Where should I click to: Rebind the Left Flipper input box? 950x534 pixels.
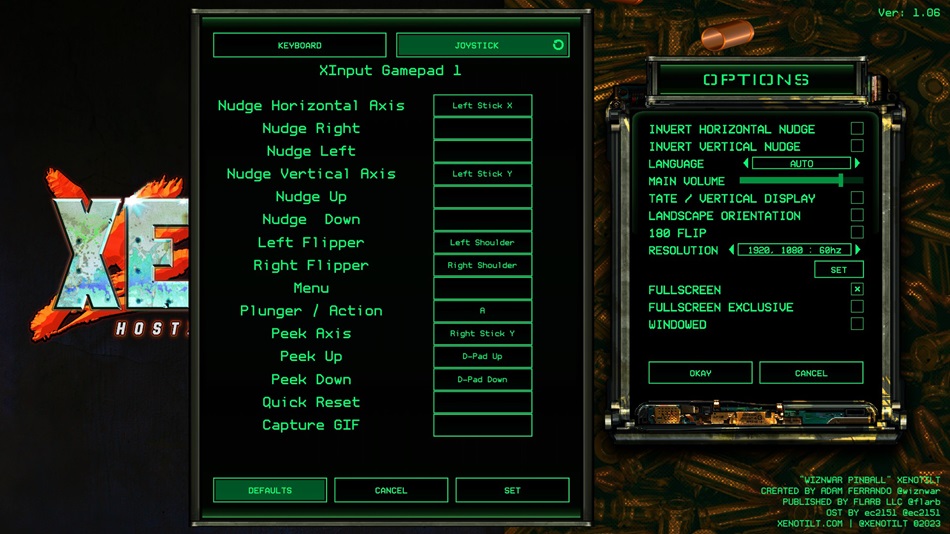coord(482,242)
